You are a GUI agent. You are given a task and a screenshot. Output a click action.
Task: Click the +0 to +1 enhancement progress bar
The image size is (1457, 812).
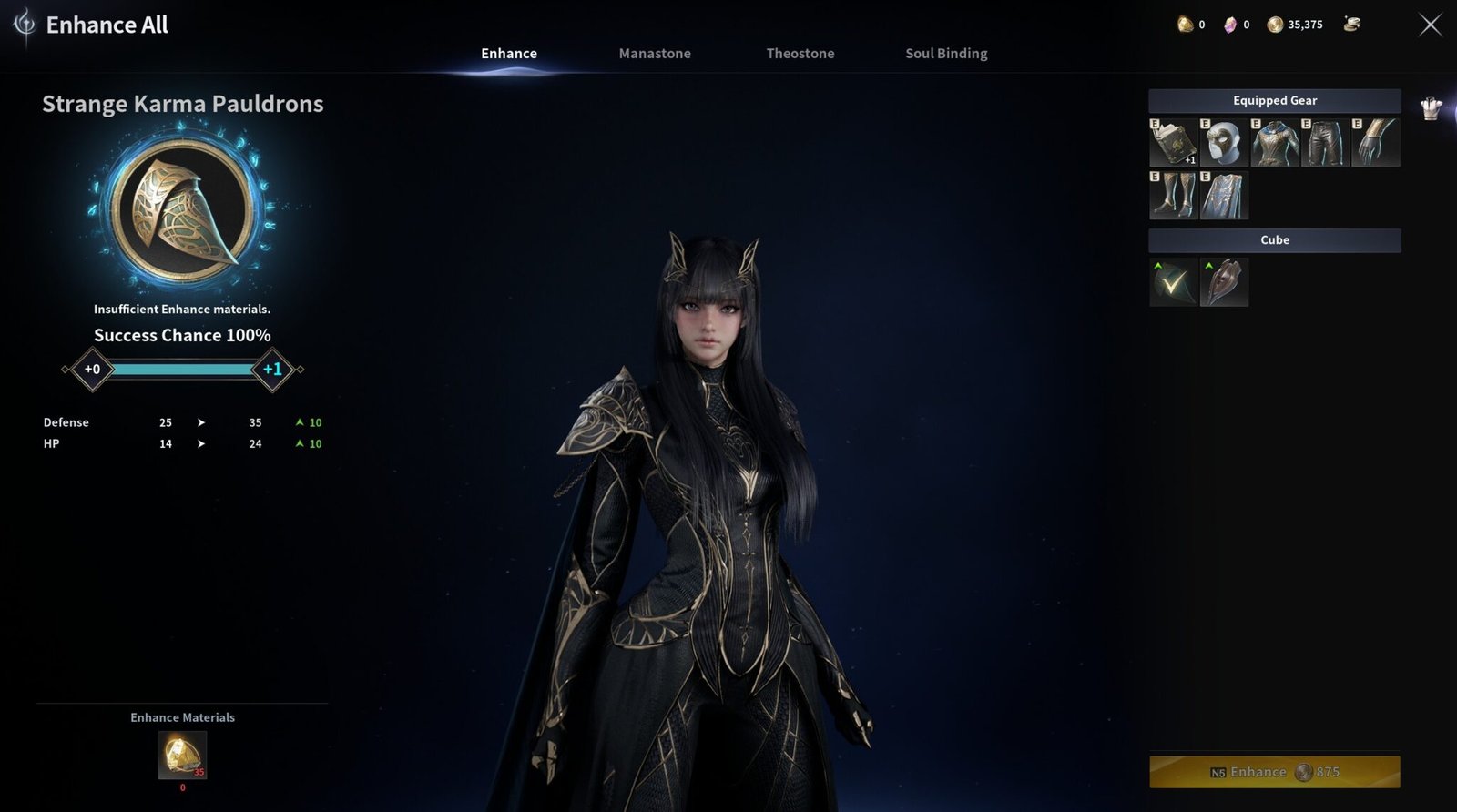182,370
